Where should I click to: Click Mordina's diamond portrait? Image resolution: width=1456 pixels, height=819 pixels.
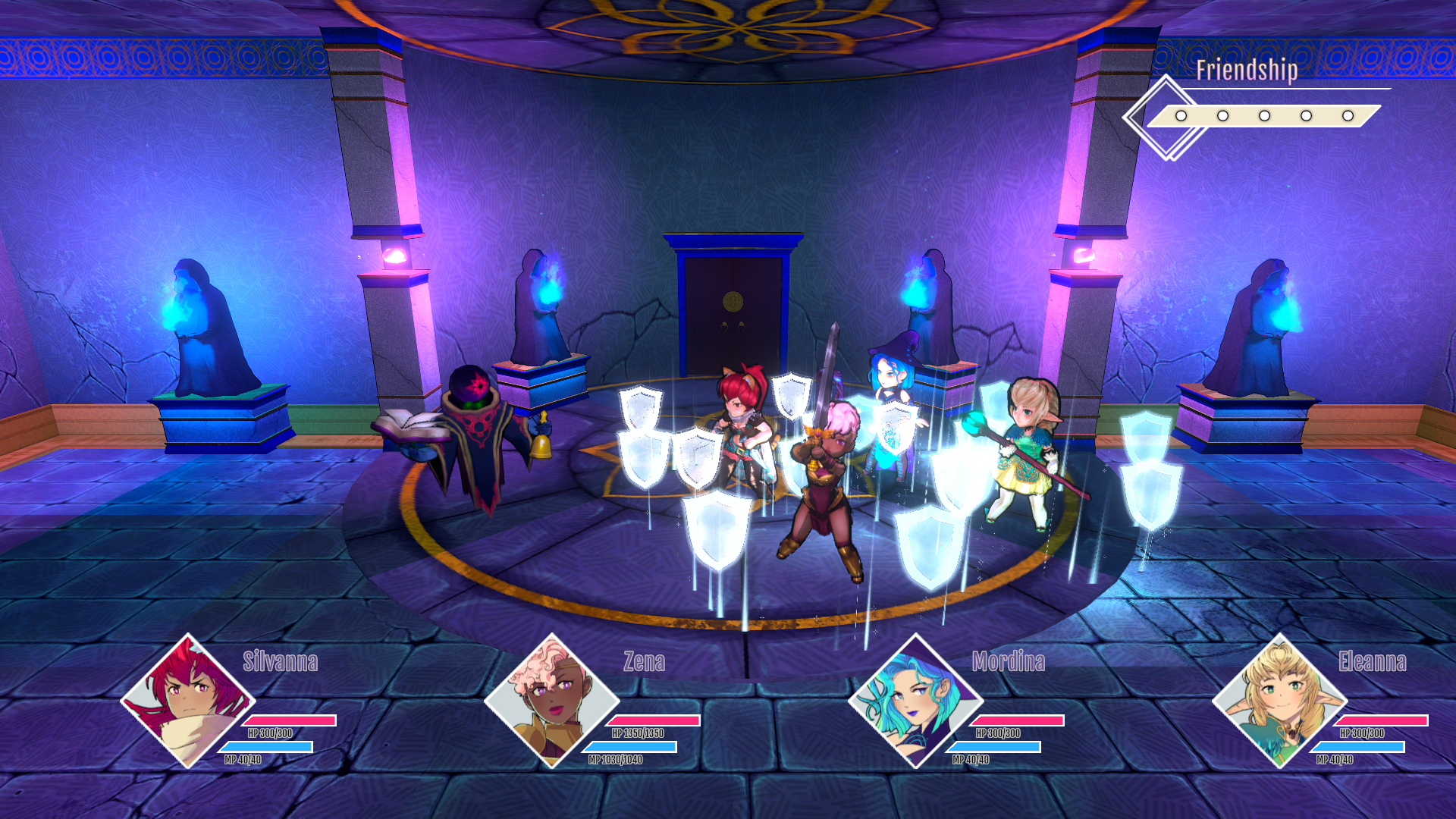pyautogui.click(x=915, y=701)
